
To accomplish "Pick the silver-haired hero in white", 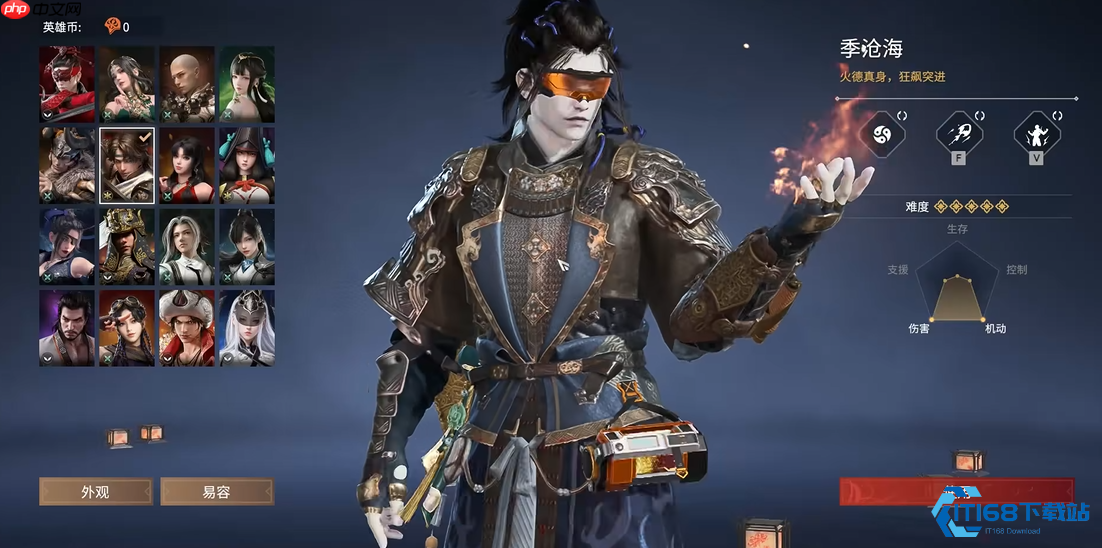I will tap(187, 246).
